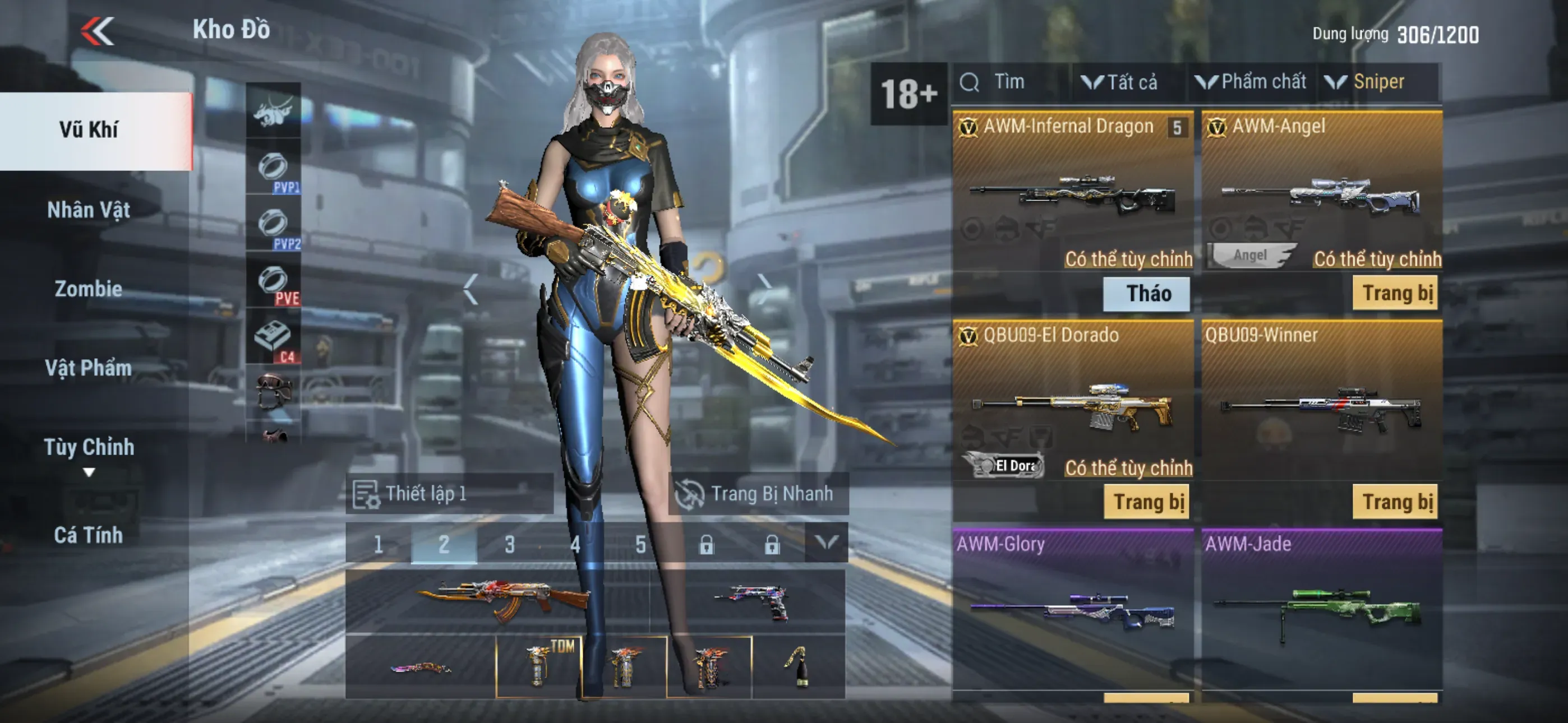Open the Phẩm chất quality dropdown
Screen dimensions: 1568x723
point(1252,82)
